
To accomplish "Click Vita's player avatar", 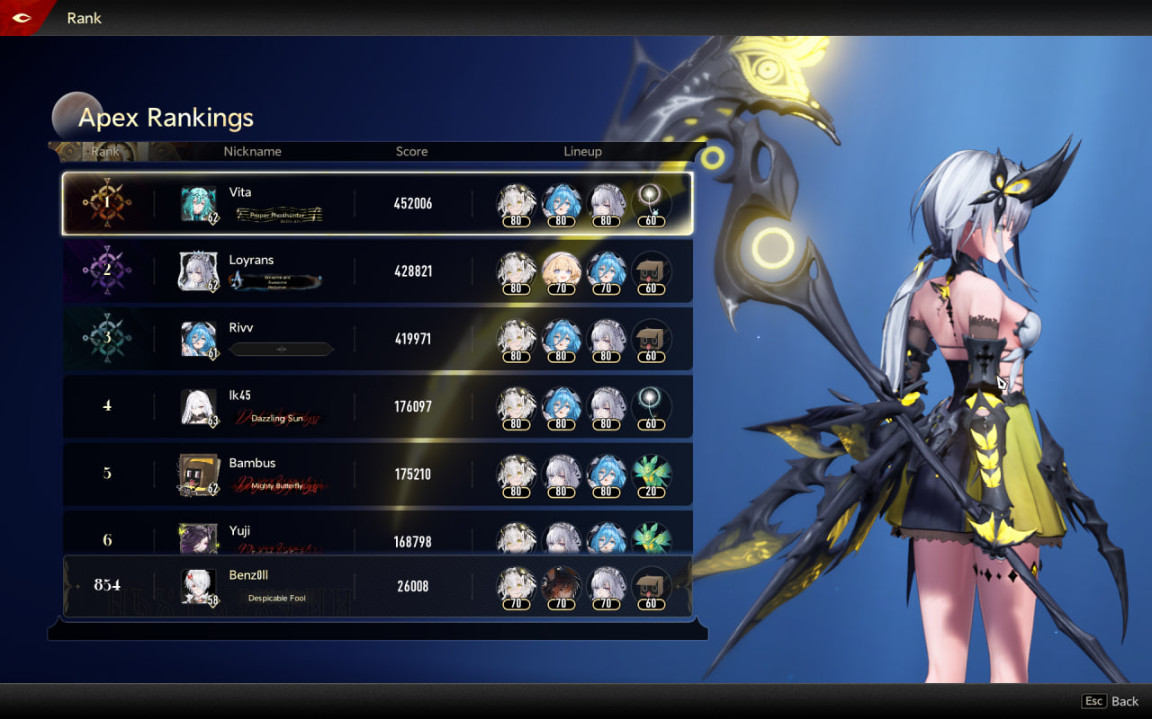I will tap(198, 204).
